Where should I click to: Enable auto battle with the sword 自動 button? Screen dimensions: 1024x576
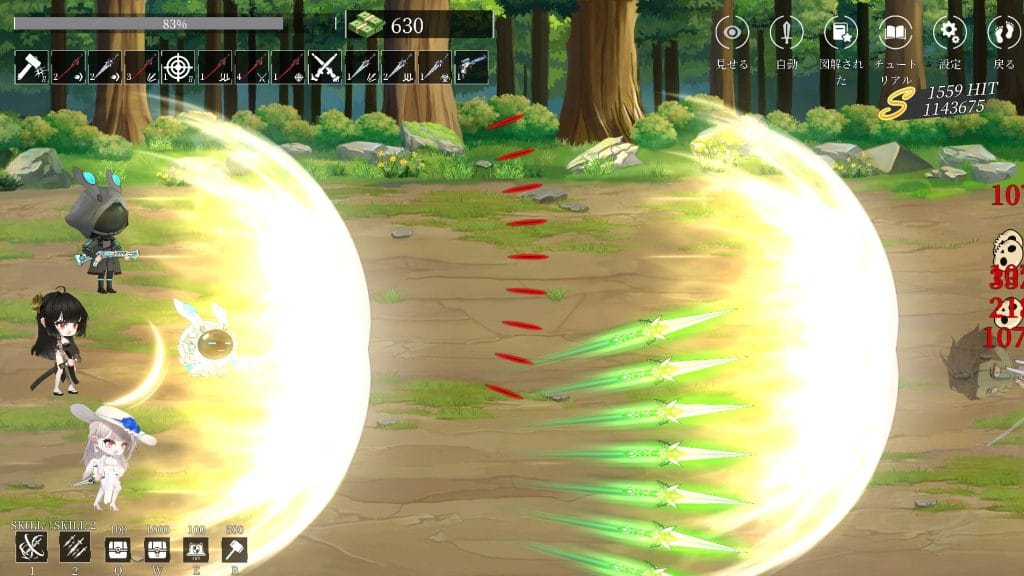pyautogui.click(x=787, y=33)
